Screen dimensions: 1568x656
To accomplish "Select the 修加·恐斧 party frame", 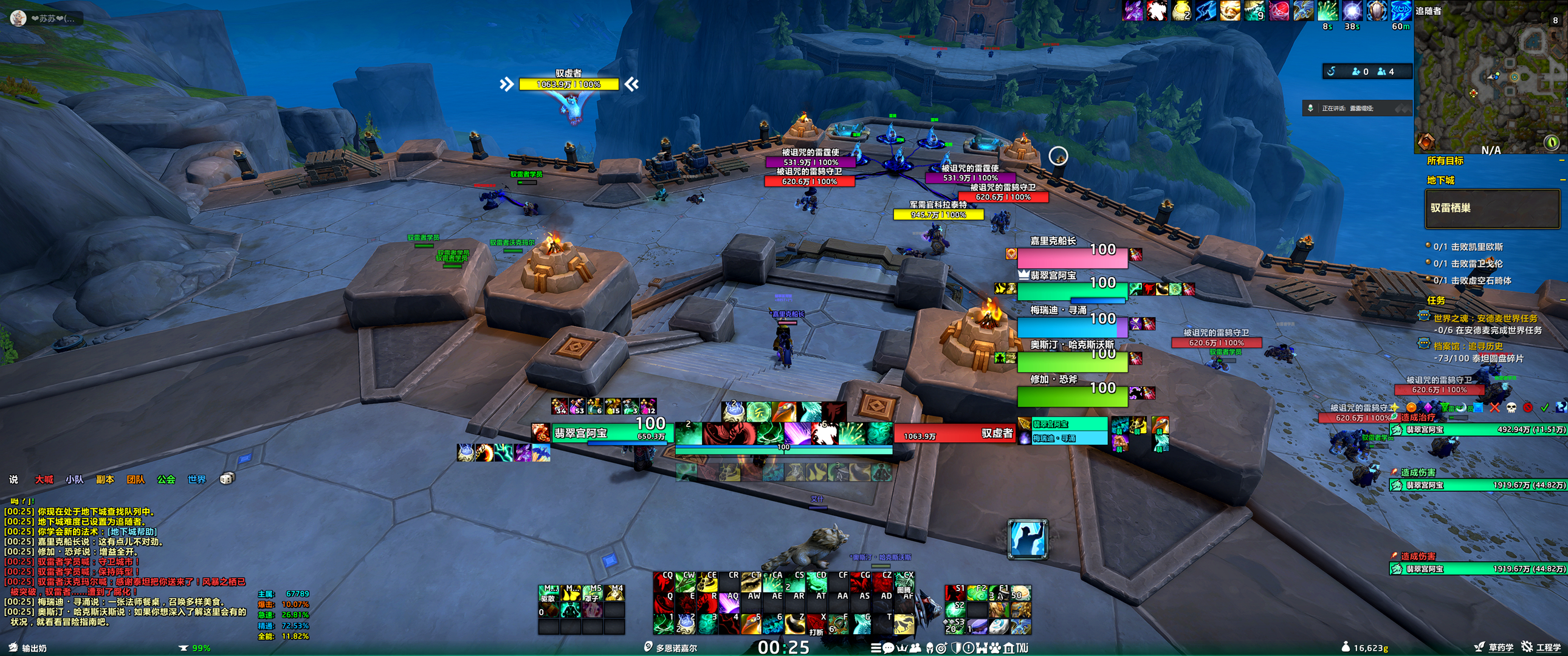I will click(1071, 395).
